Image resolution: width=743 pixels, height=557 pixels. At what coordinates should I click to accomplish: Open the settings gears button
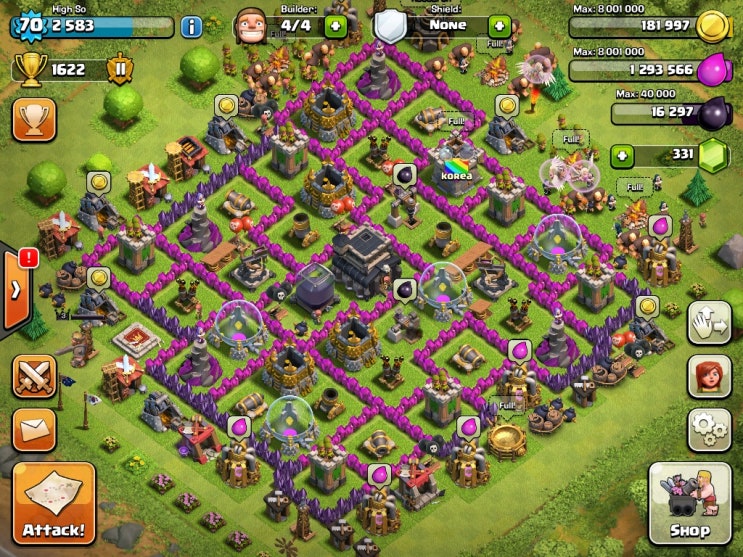tap(708, 430)
